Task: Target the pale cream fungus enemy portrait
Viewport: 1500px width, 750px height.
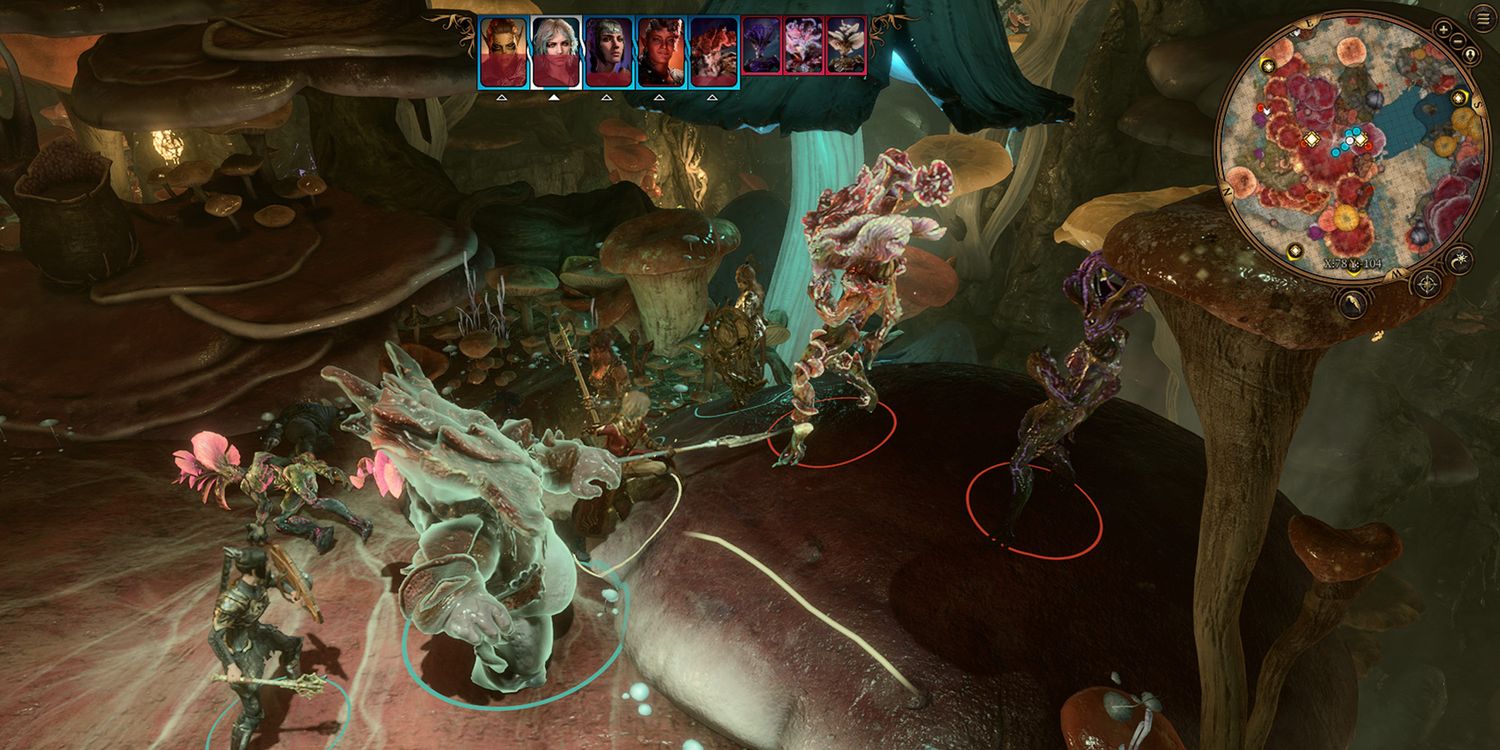Action: click(x=846, y=45)
